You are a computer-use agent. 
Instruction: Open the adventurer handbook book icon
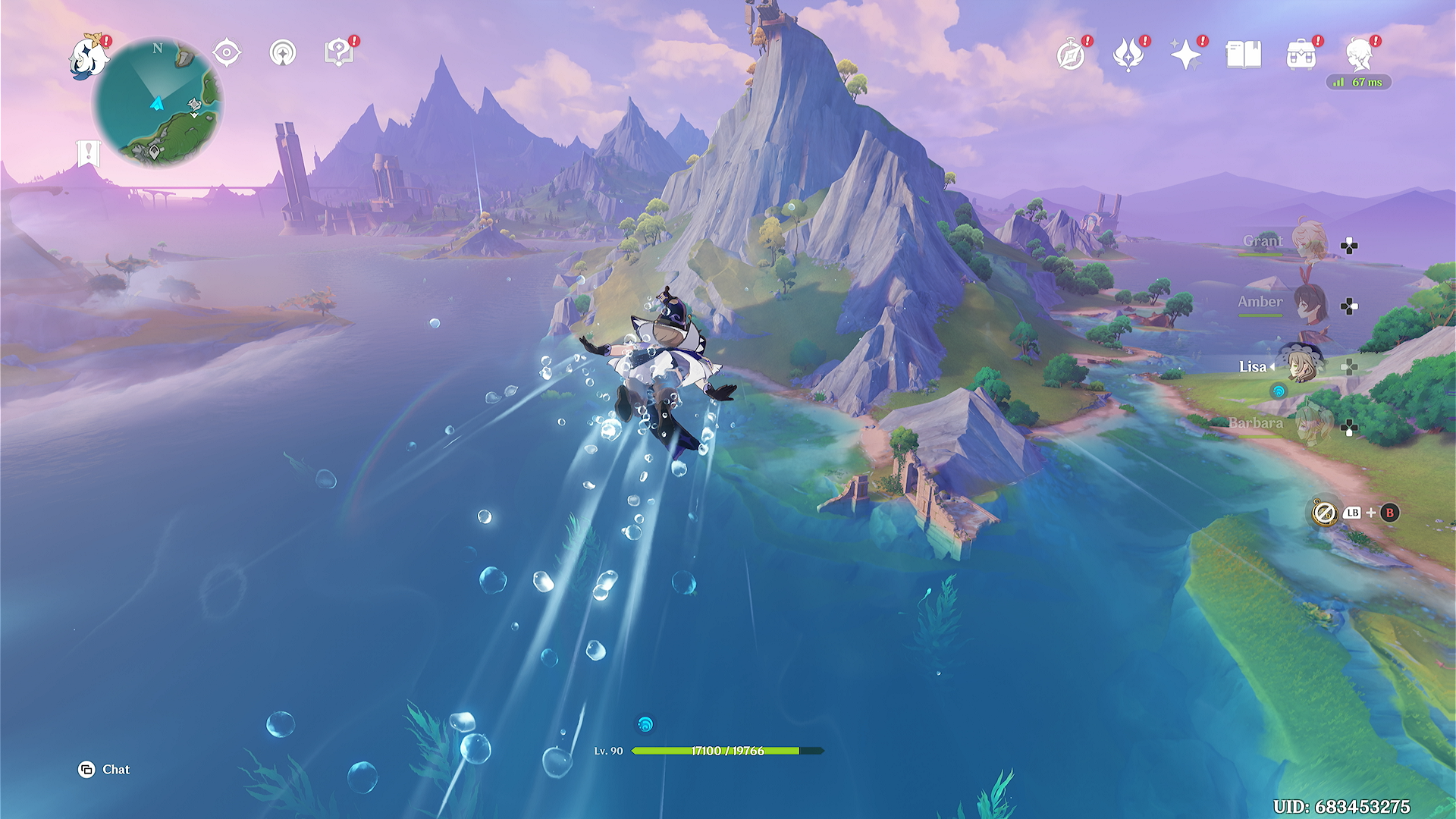click(1244, 55)
